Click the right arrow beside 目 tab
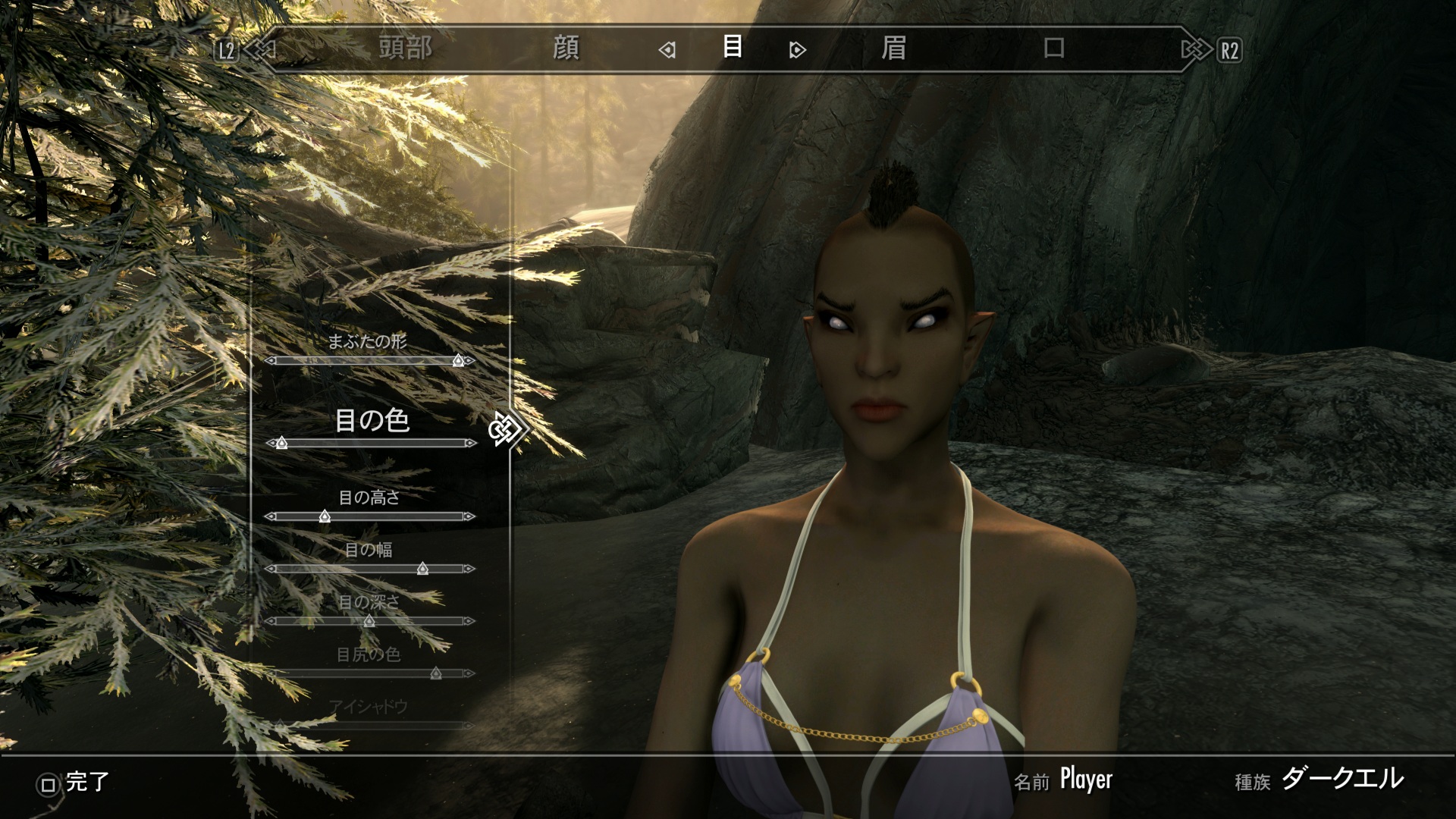This screenshot has height=819, width=1456. pos(797,50)
